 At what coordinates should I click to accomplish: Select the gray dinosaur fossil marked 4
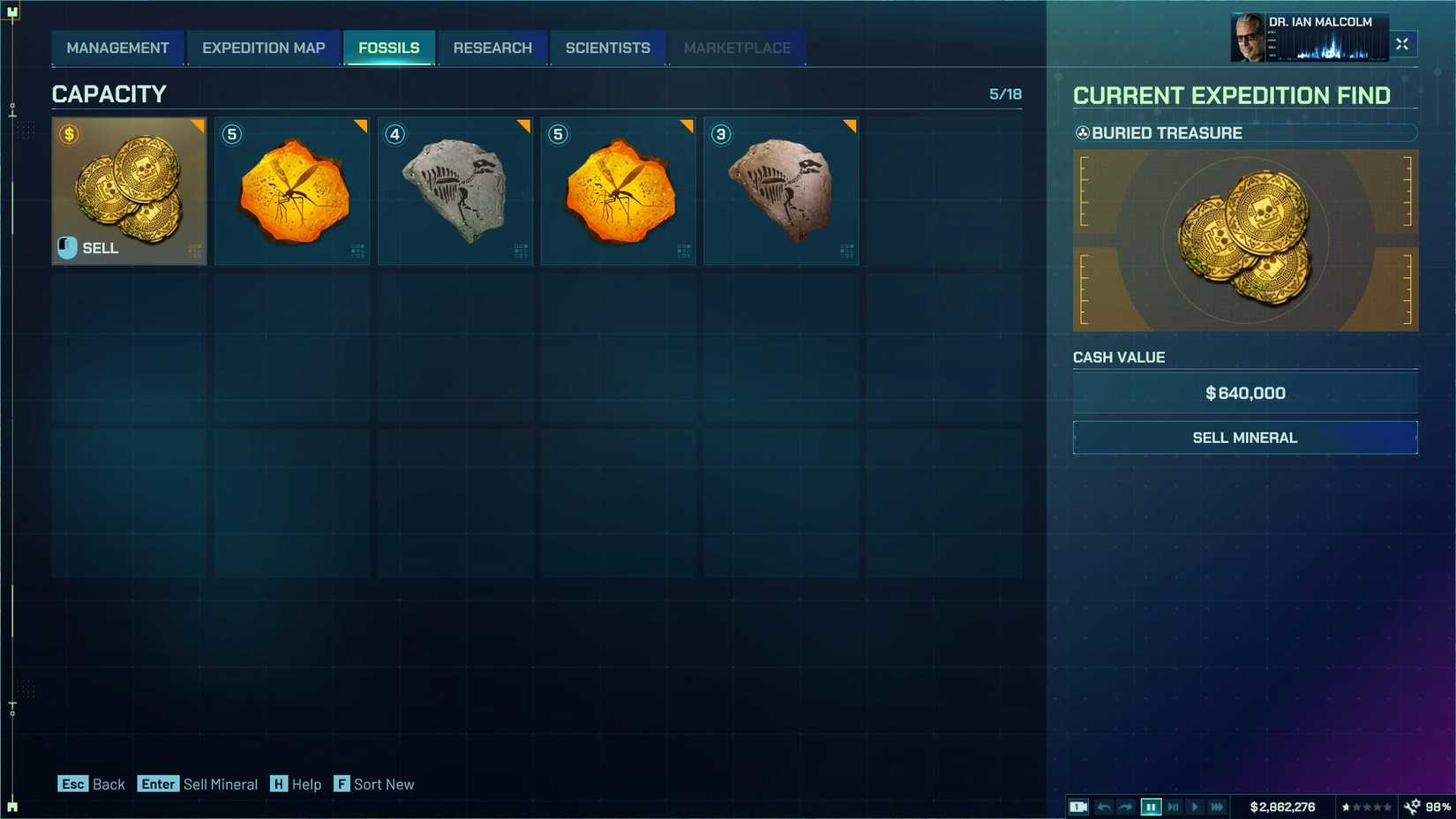tap(455, 190)
